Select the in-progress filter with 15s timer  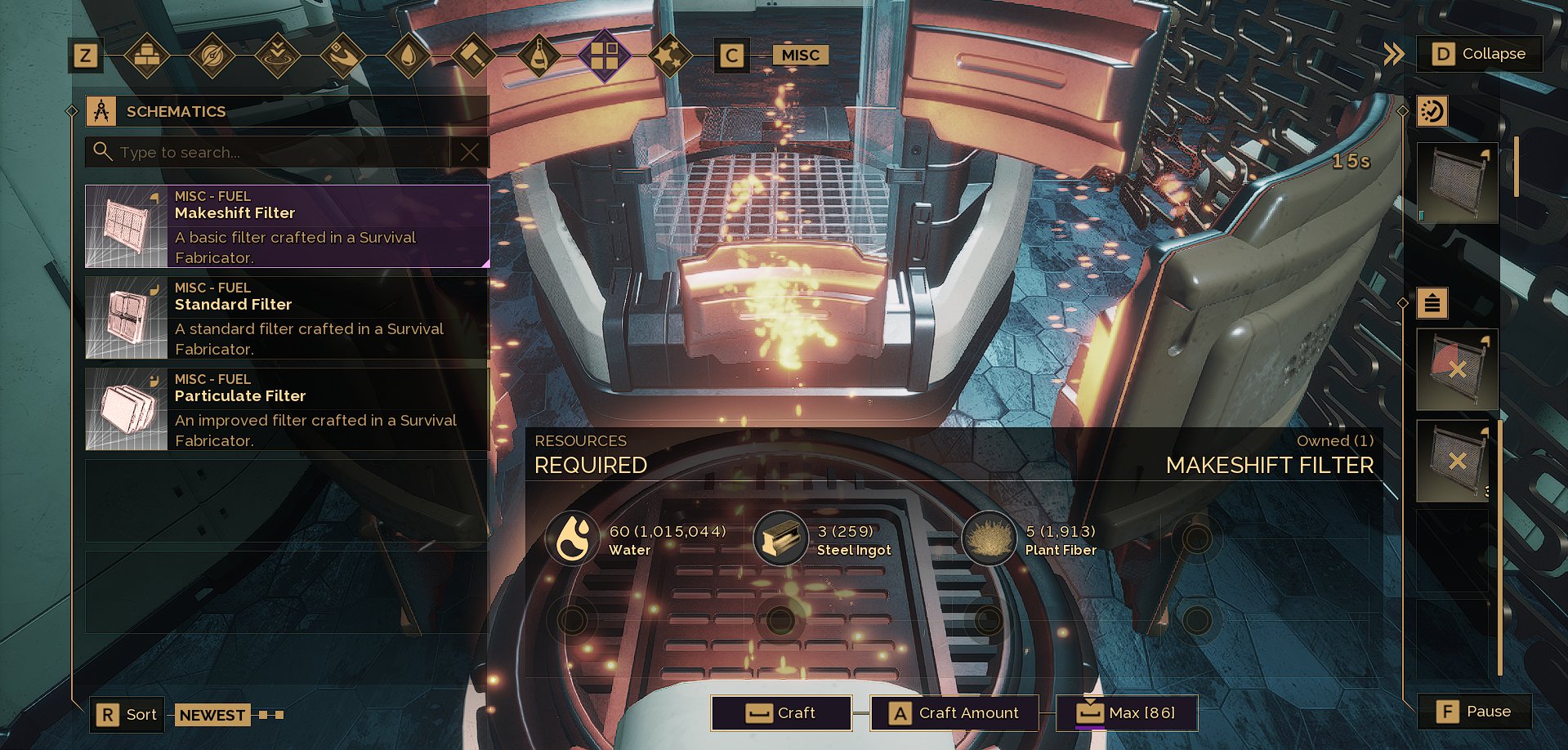(x=1457, y=183)
